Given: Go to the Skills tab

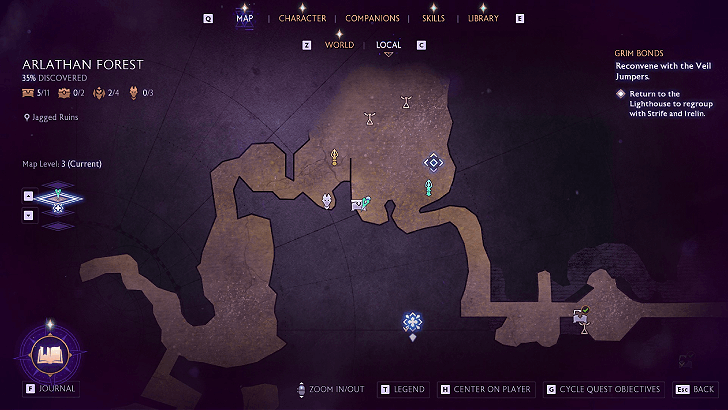Looking at the screenshot, I should point(434,18).
